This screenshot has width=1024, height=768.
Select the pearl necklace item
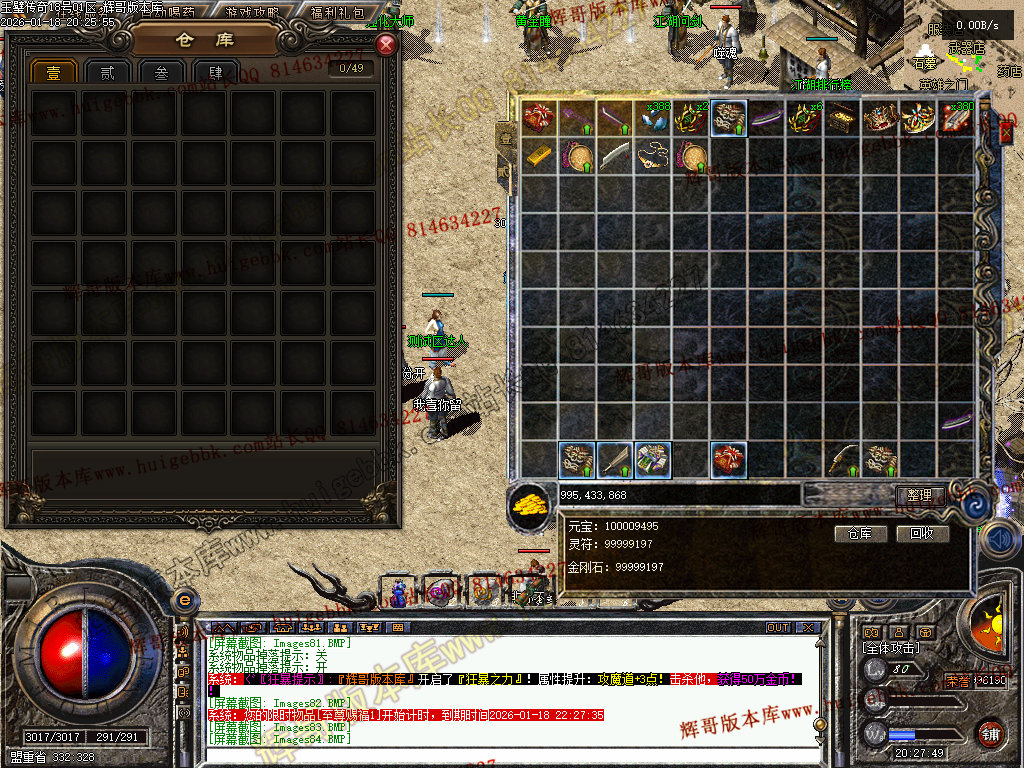654,156
